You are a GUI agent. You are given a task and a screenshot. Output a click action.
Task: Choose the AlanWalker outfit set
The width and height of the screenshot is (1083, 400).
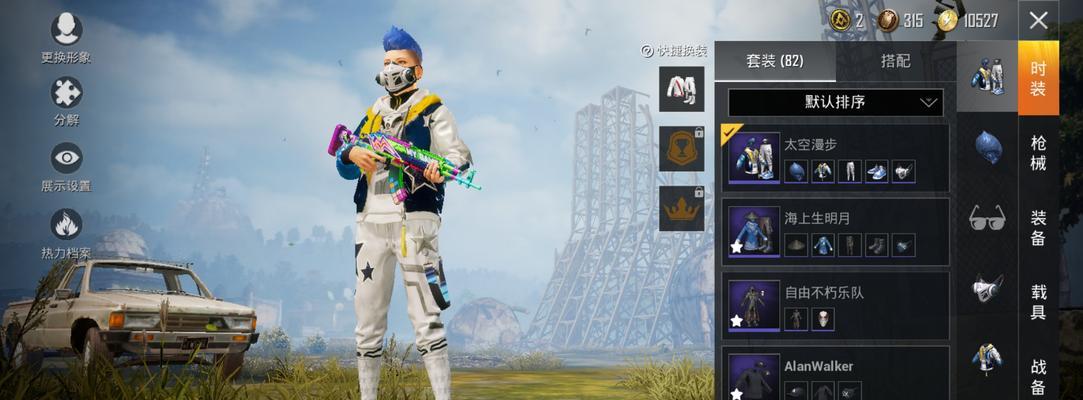tap(835, 375)
